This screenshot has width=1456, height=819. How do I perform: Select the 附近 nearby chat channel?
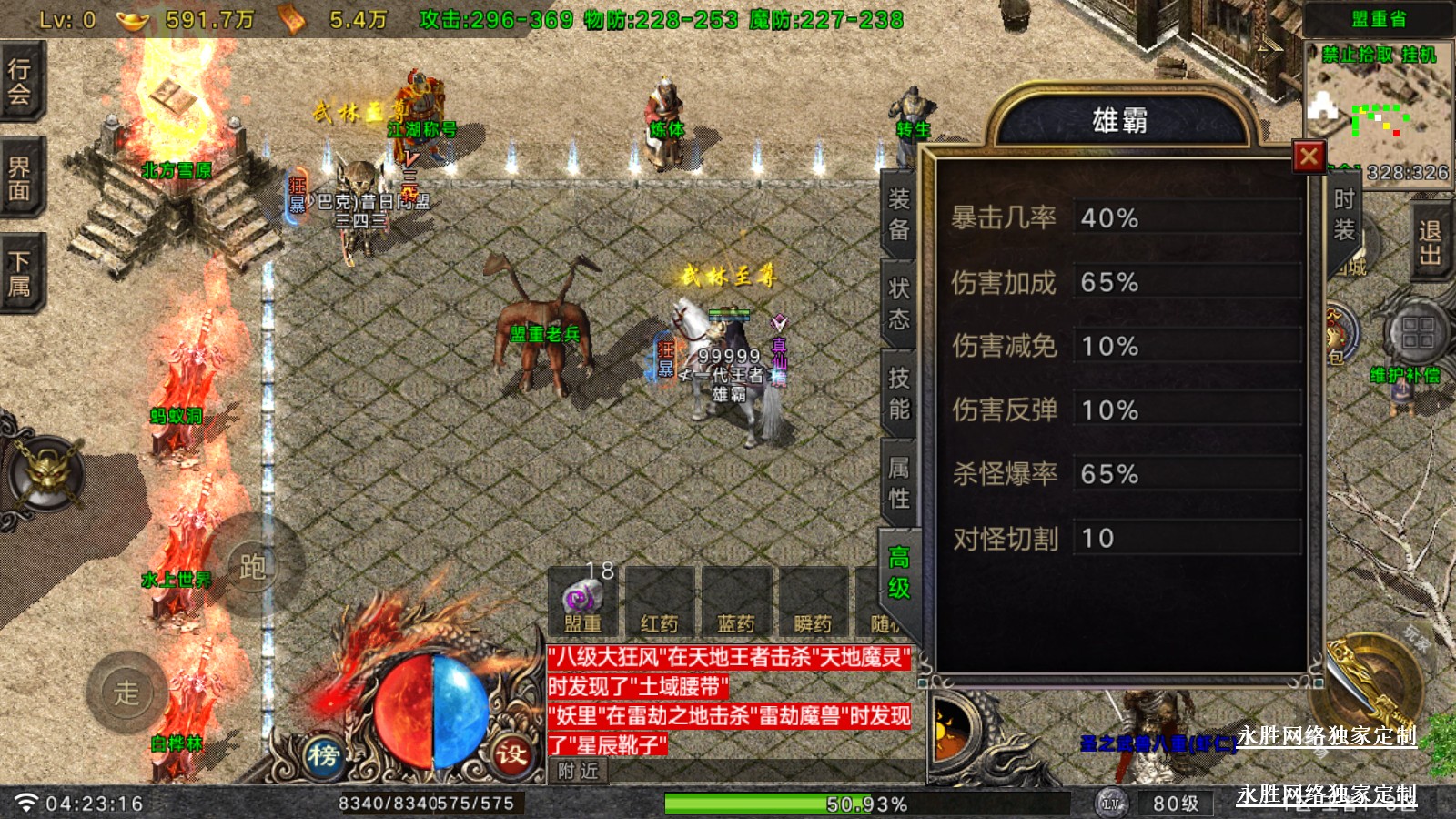coord(579,772)
